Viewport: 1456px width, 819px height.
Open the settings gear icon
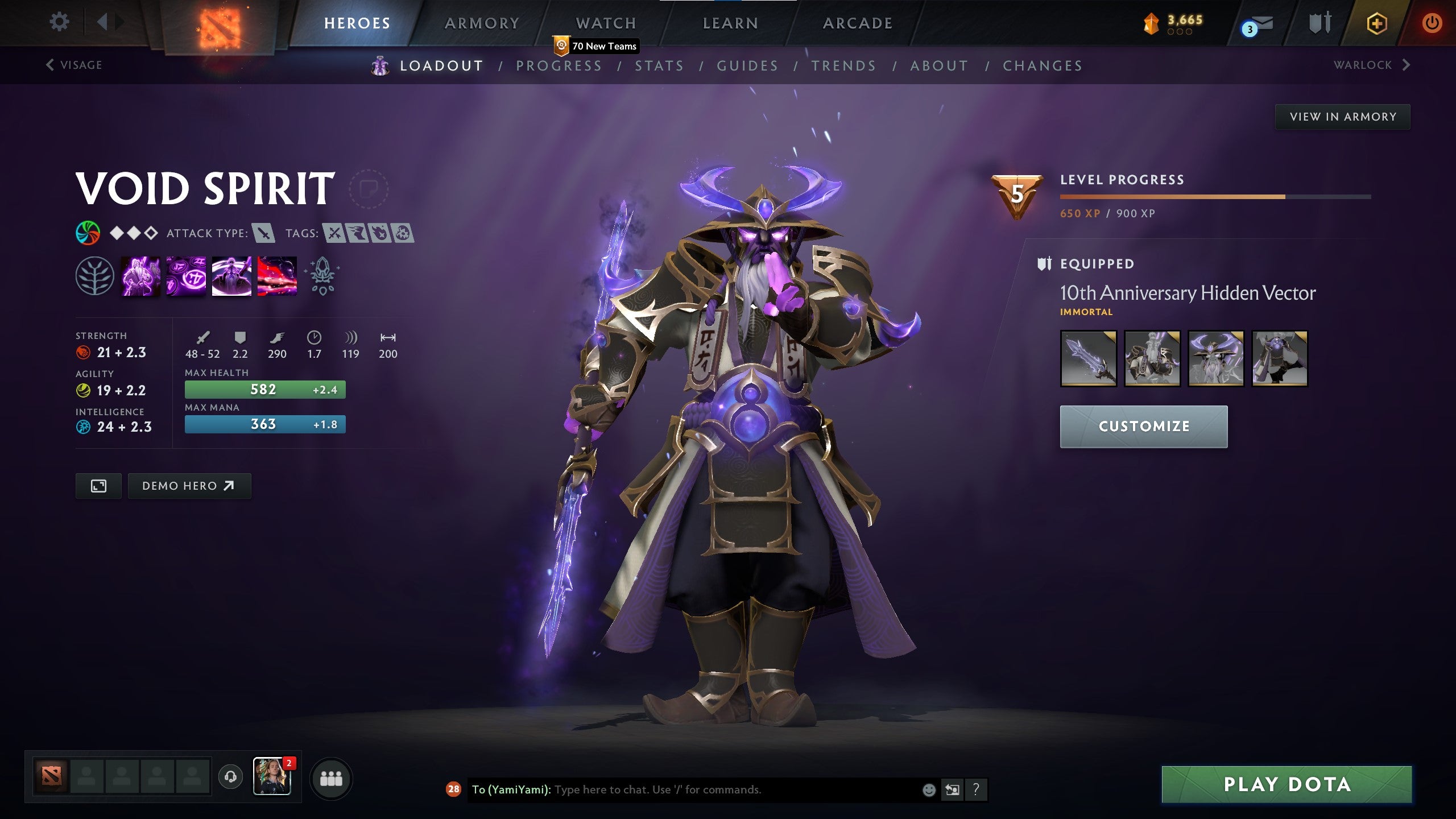click(x=59, y=22)
